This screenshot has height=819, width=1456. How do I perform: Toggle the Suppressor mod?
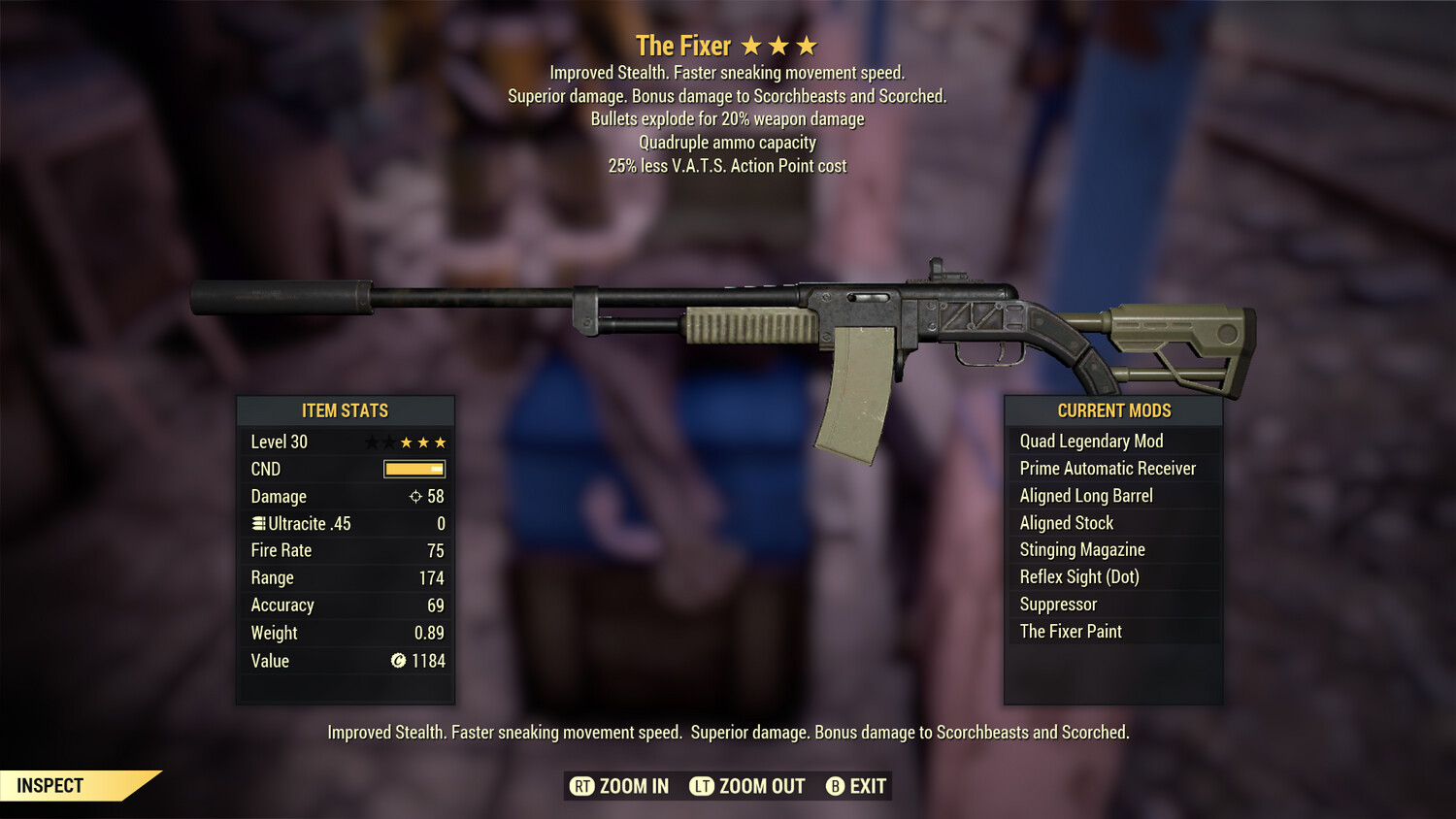tap(1057, 604)
